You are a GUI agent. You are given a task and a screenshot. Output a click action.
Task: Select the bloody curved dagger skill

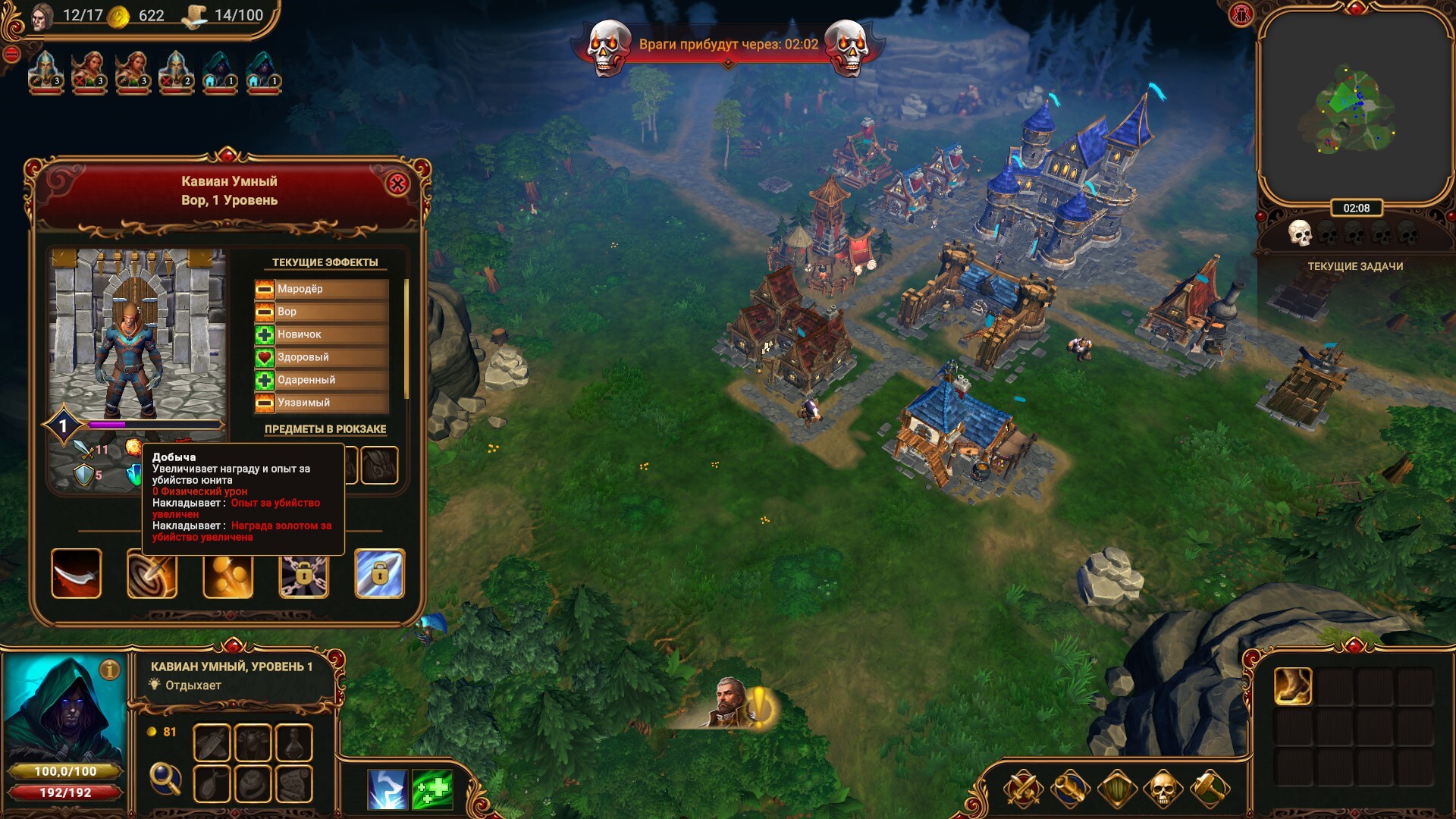tap(77, 574)
